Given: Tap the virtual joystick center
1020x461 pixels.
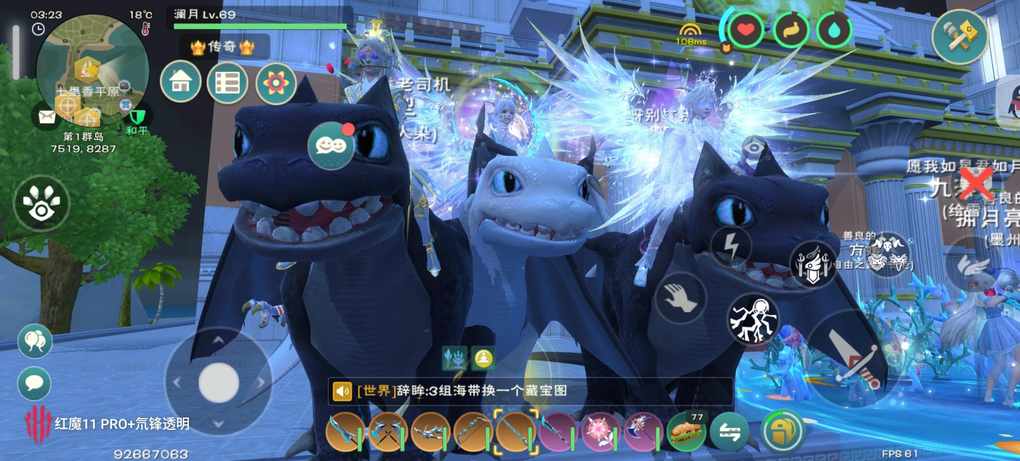Looking at the screenshot, I should tap(218, 381).
